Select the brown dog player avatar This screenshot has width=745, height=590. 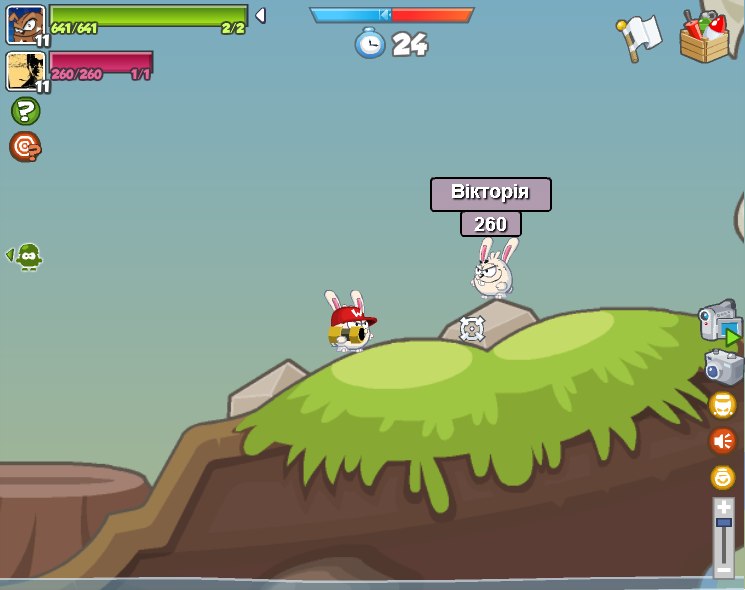(25, 24)
